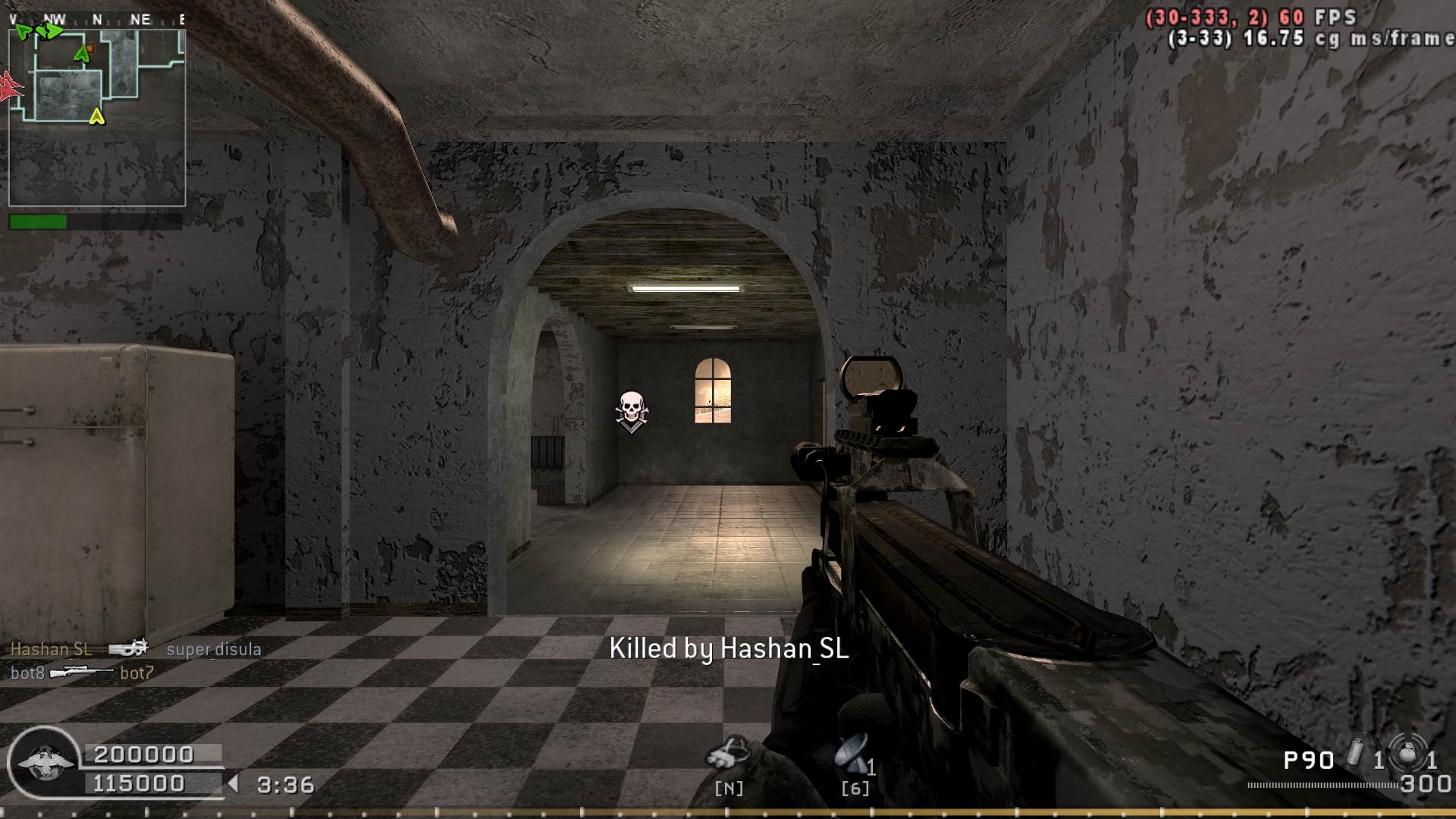Select the special grenade canister icon

coord(1355,753)
